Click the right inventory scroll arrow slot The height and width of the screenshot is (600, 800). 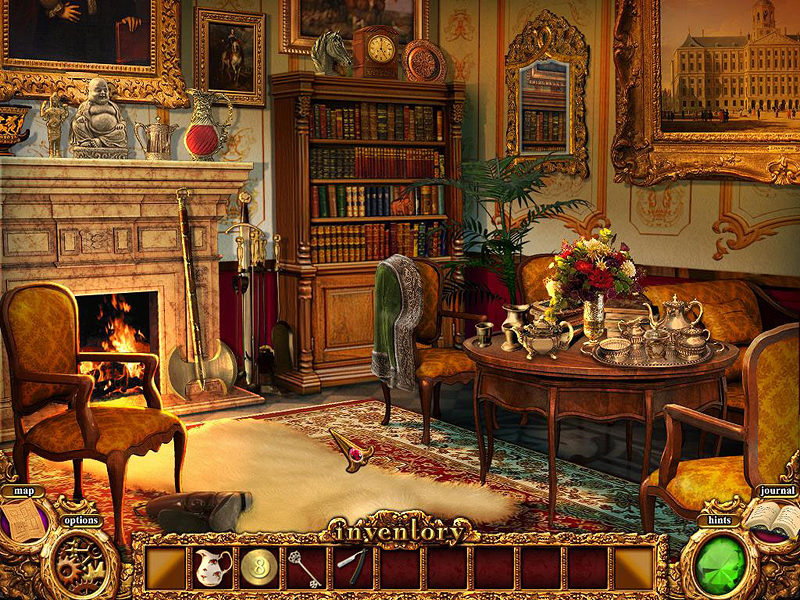(x=634, y=568)
